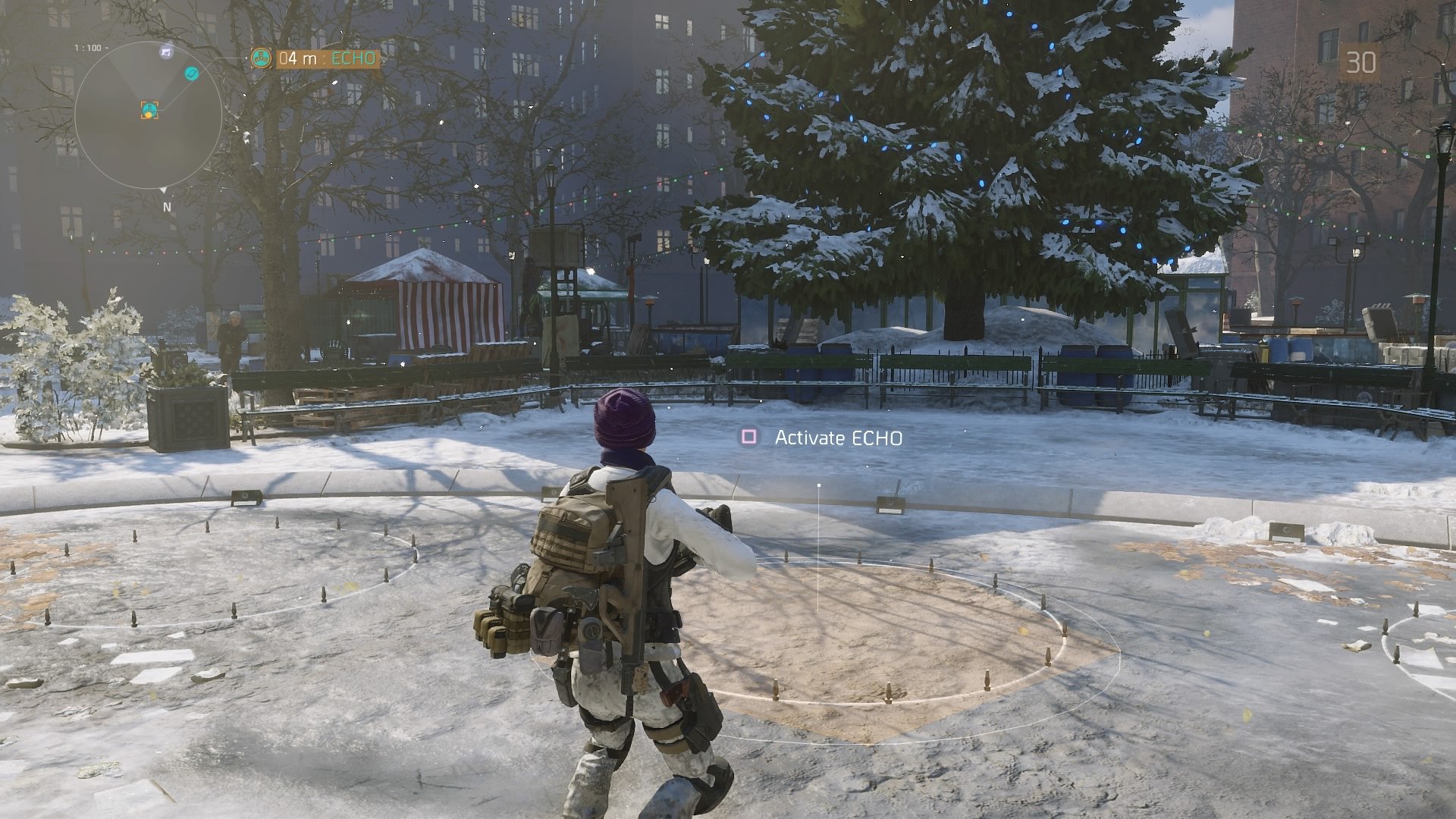Select the teal phone marker on the minimap
Viewport: 1456px width, 819px height.
point(193,73)
